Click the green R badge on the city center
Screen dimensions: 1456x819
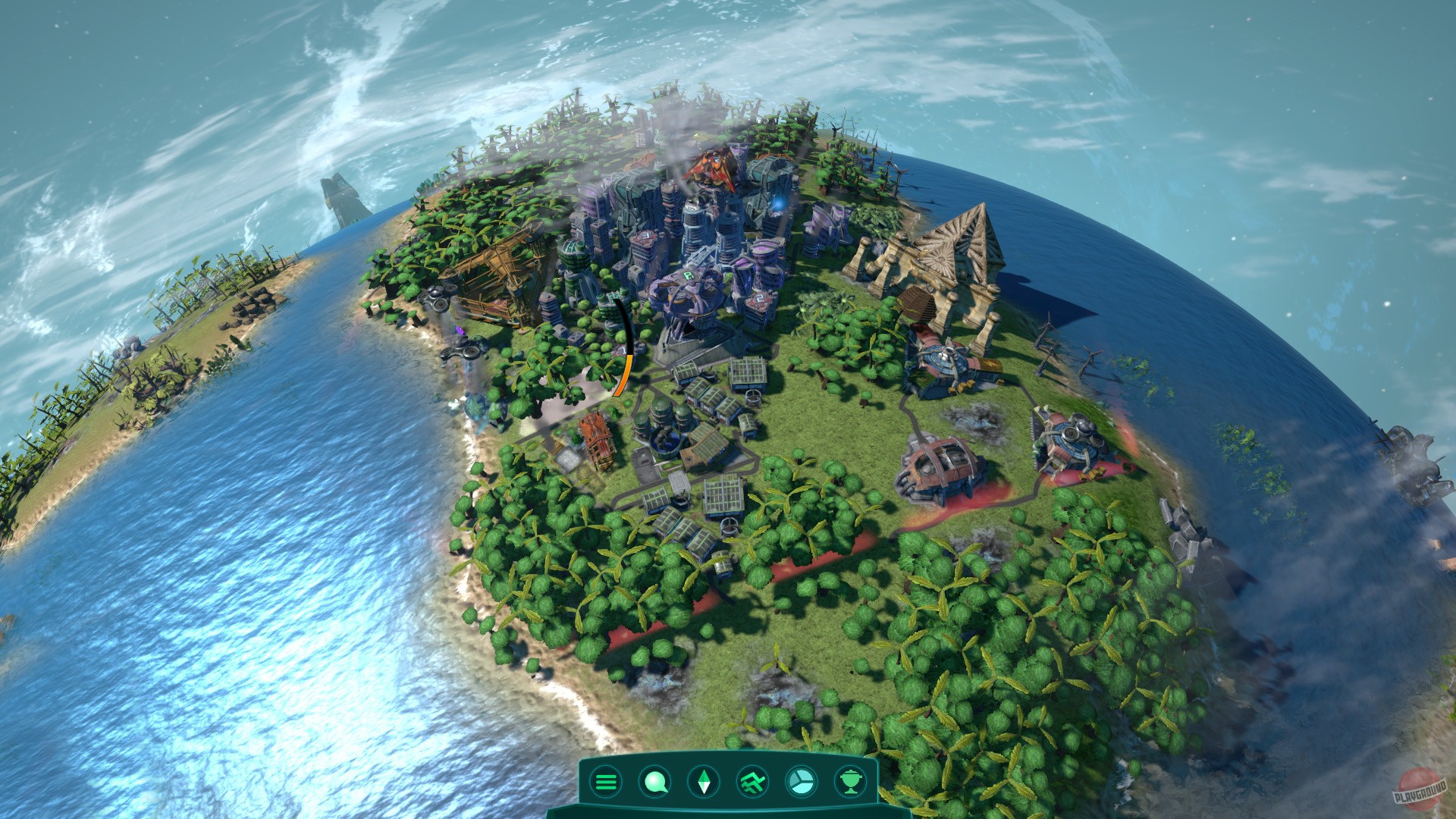click(x=689, y=275)
